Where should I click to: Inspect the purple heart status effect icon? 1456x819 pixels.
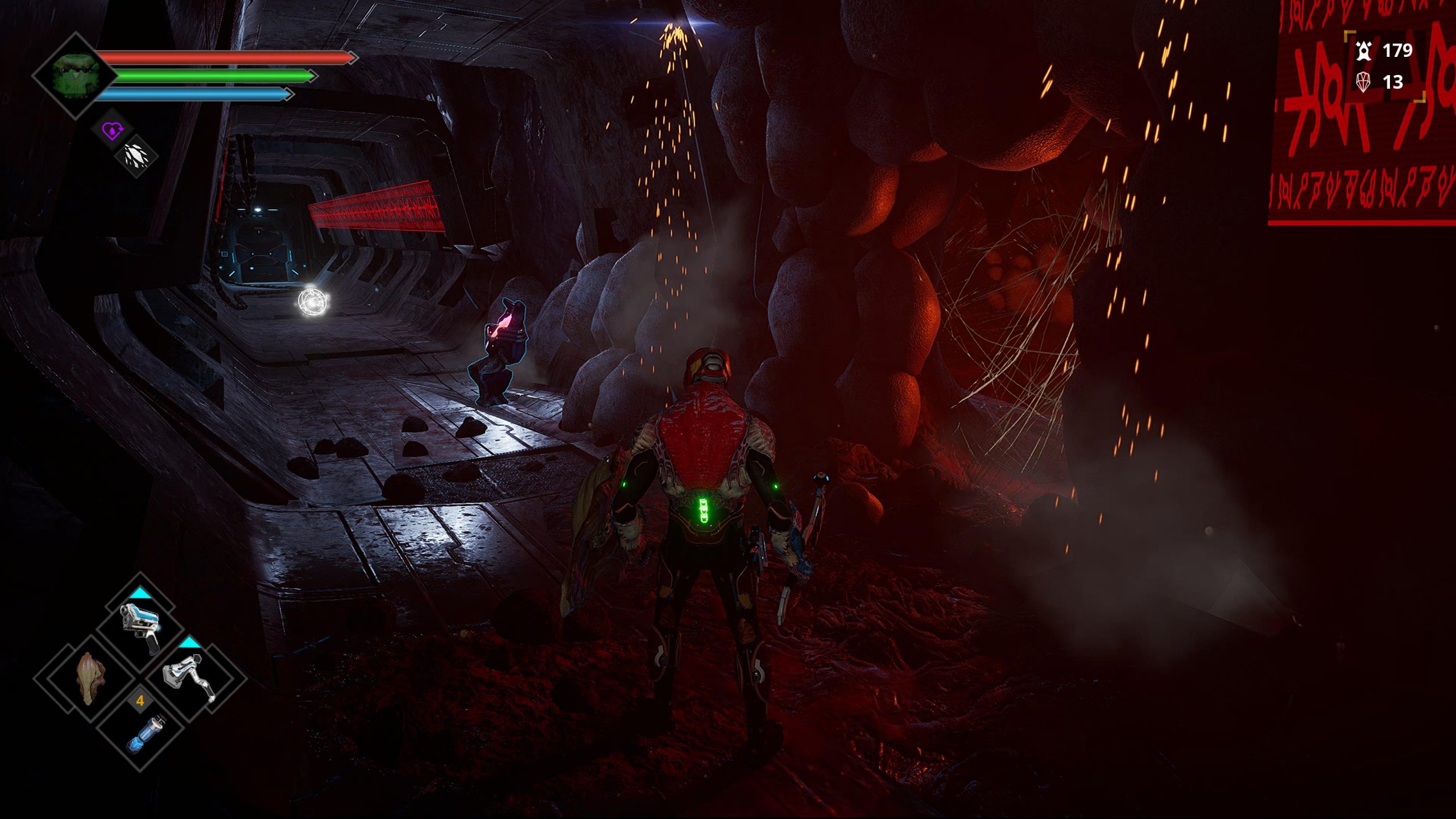coord(112,131)
